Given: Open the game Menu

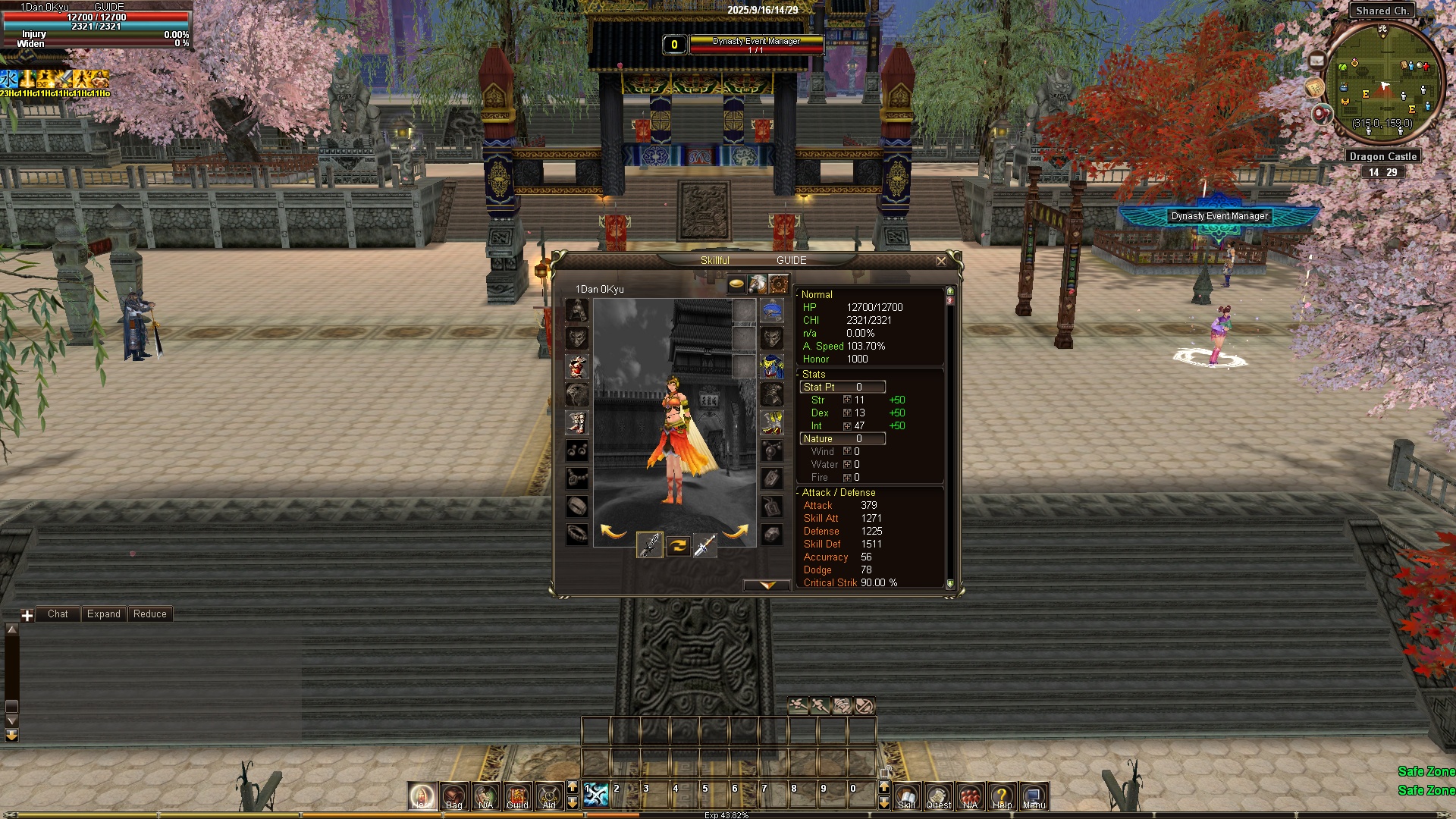Looking at the screenshot, I should (1034, 796).
